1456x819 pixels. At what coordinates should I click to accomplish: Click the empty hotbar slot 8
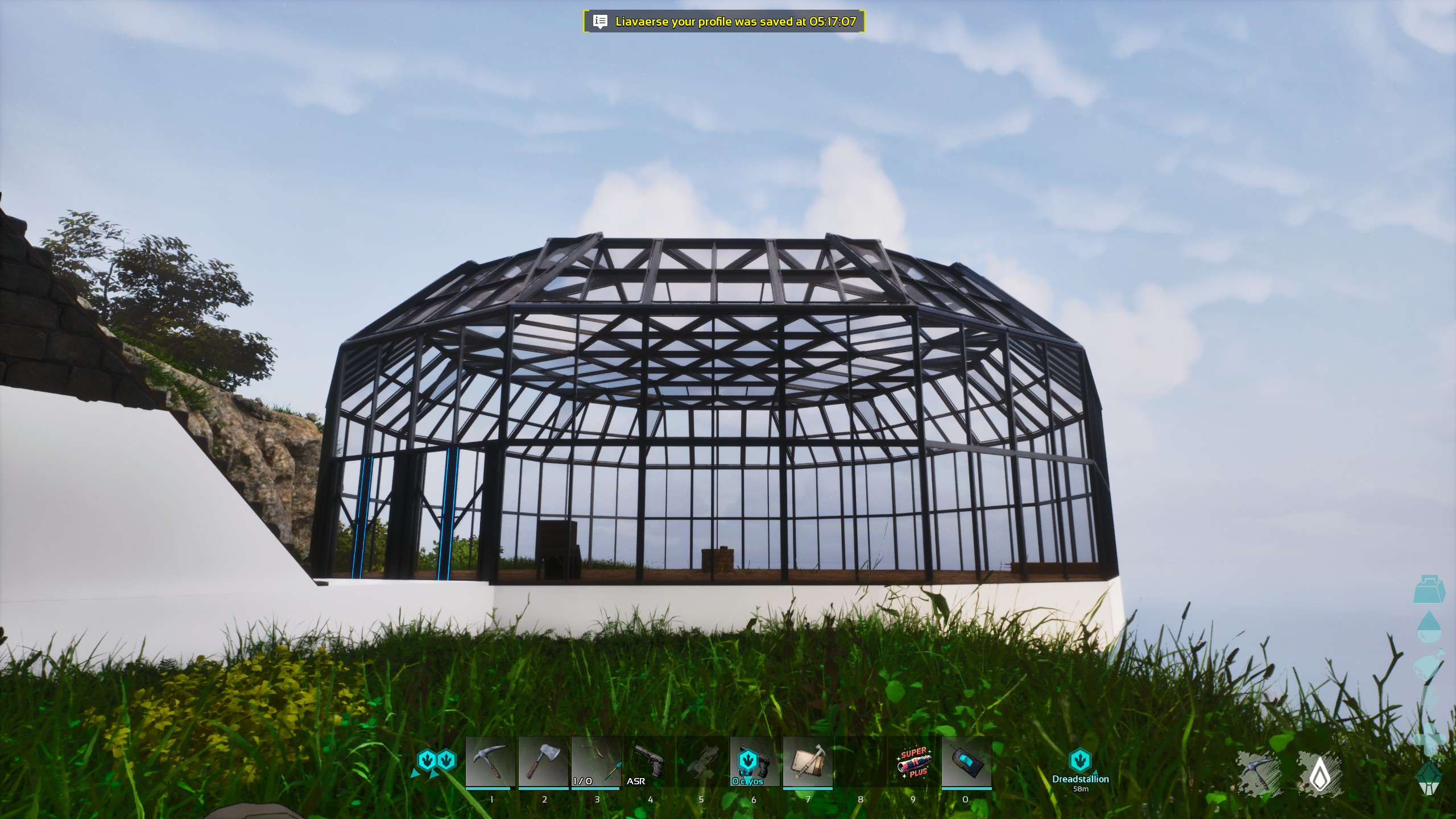[860, 762]
